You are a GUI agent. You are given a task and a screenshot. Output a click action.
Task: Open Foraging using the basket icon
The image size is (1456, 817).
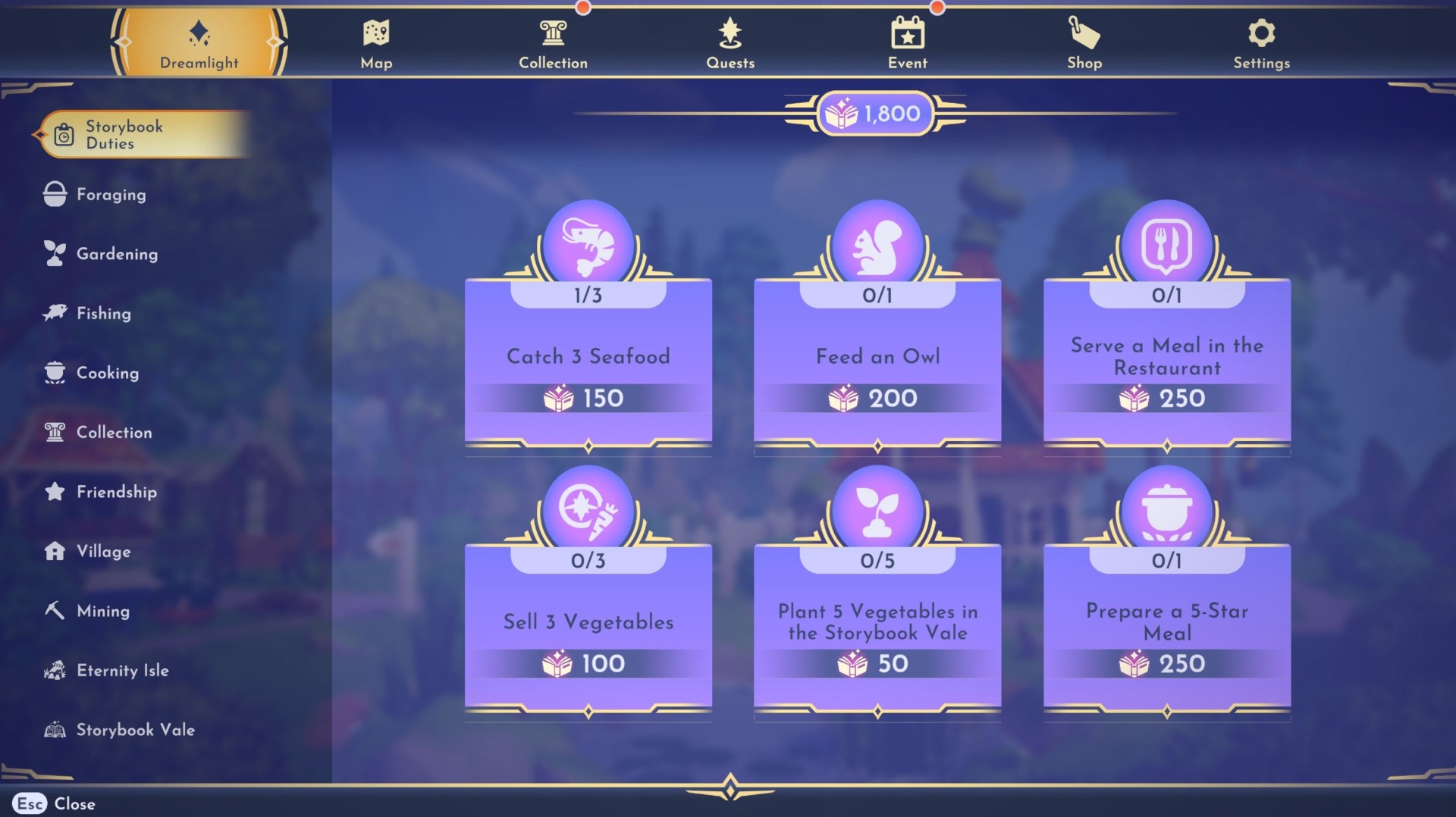coord(53,194)
